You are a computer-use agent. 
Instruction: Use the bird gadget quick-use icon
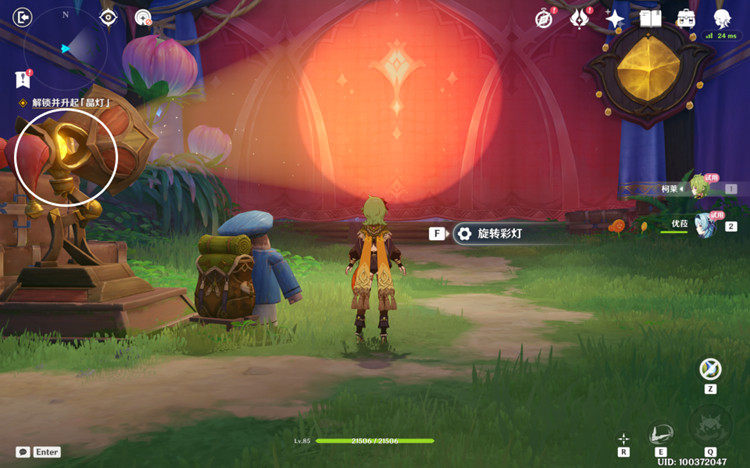(710, 369)
